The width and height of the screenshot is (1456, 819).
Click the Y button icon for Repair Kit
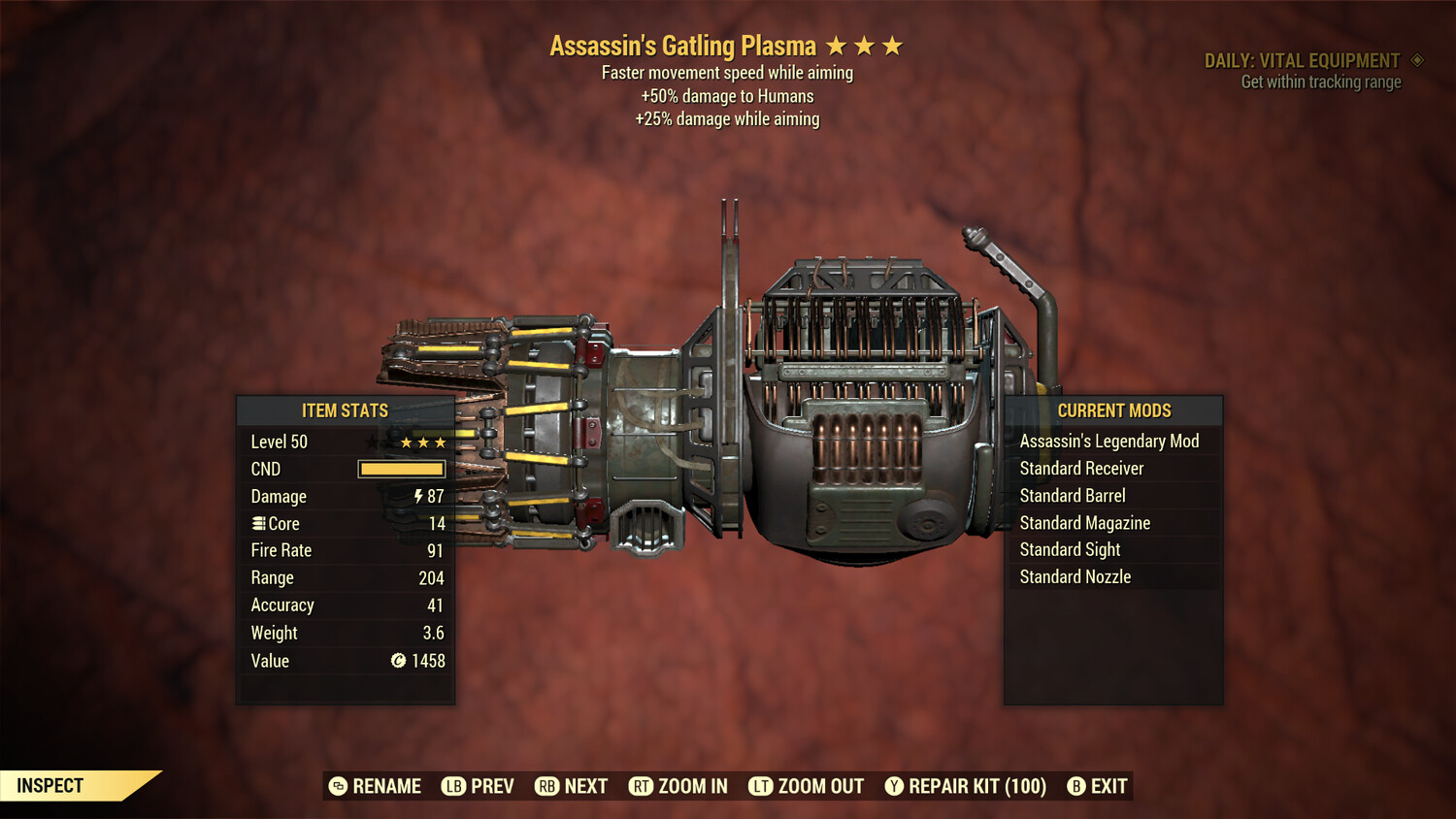pos(893,786)
